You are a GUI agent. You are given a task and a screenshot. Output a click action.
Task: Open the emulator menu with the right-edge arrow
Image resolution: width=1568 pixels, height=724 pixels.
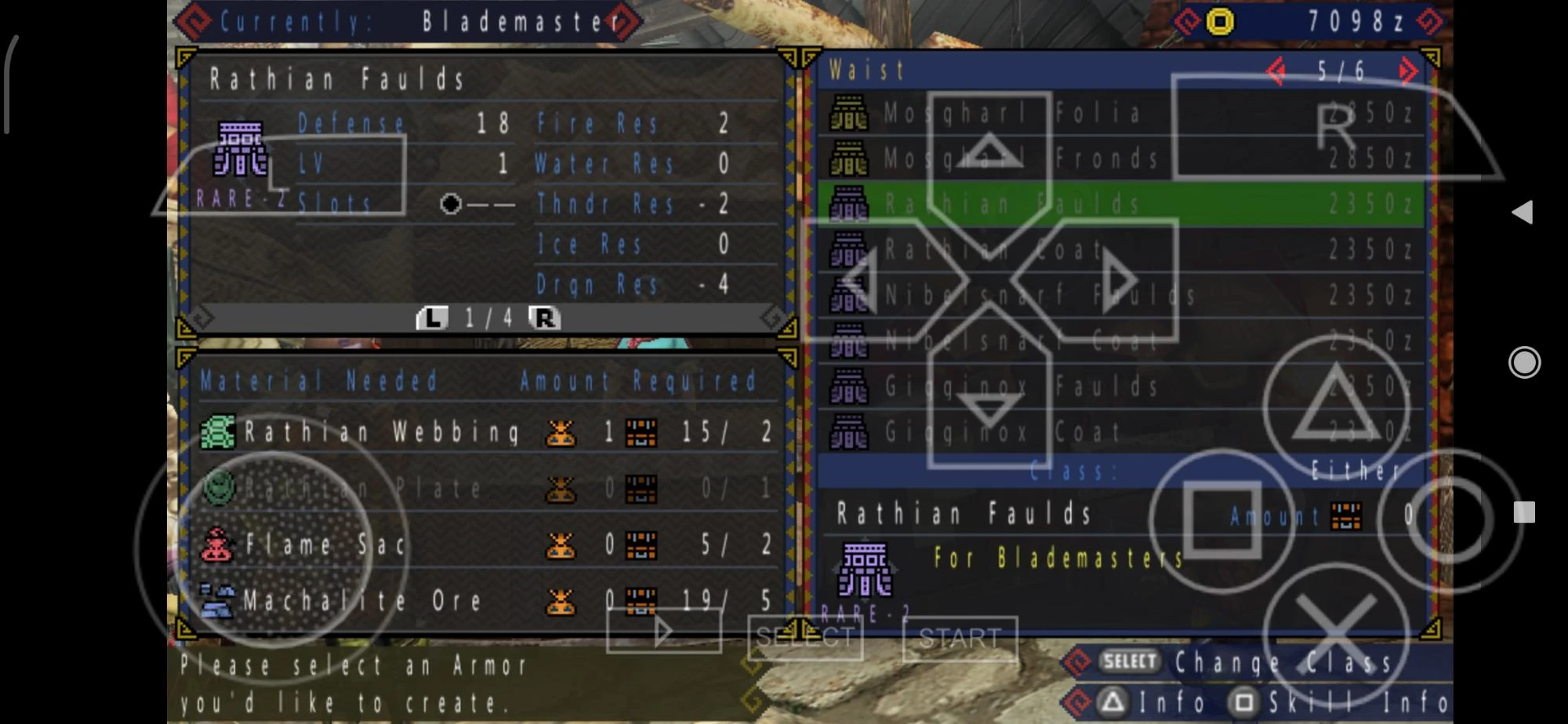click(x=1523, y=210)
